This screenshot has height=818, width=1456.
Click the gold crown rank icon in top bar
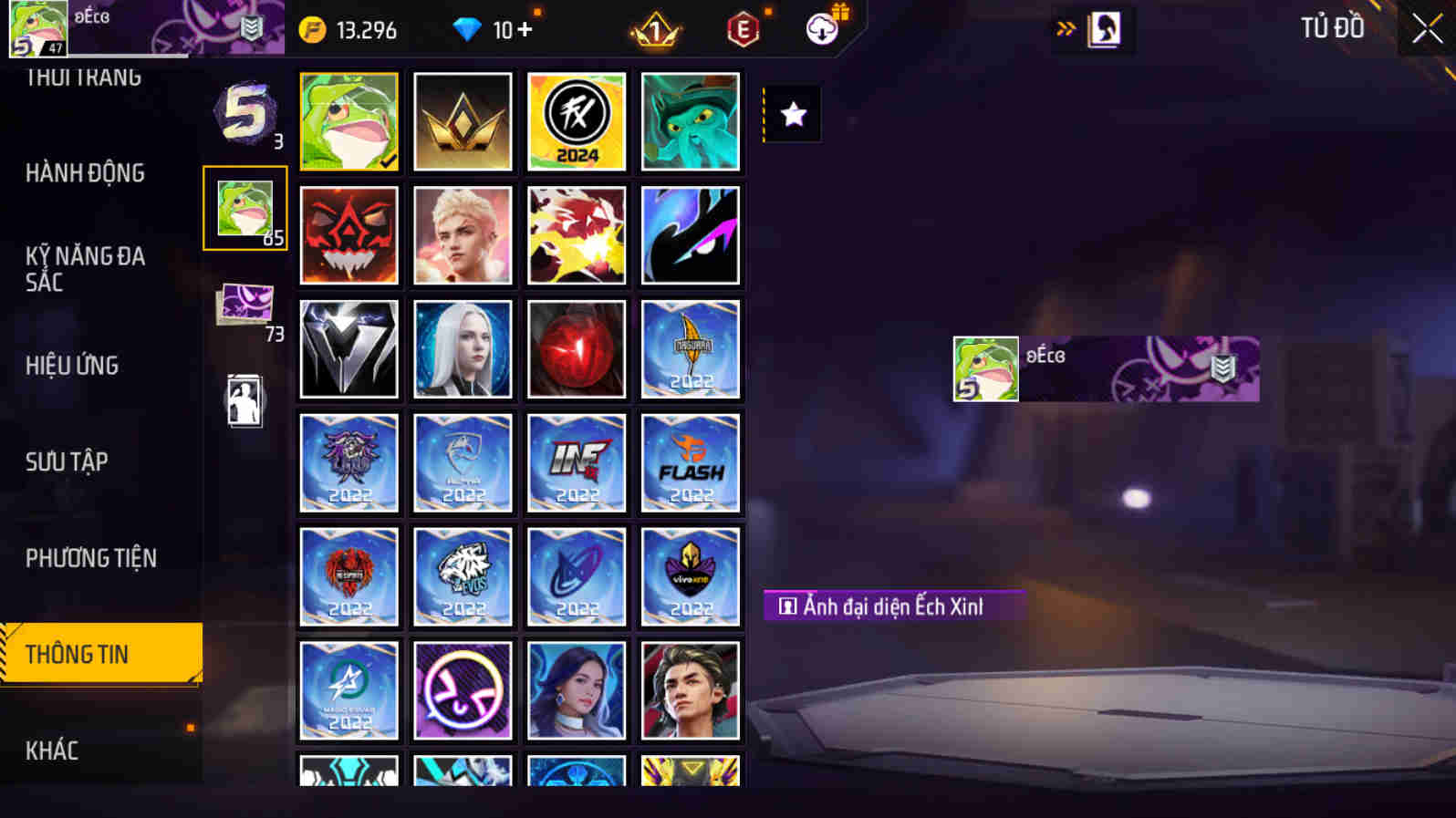point(656,29)
